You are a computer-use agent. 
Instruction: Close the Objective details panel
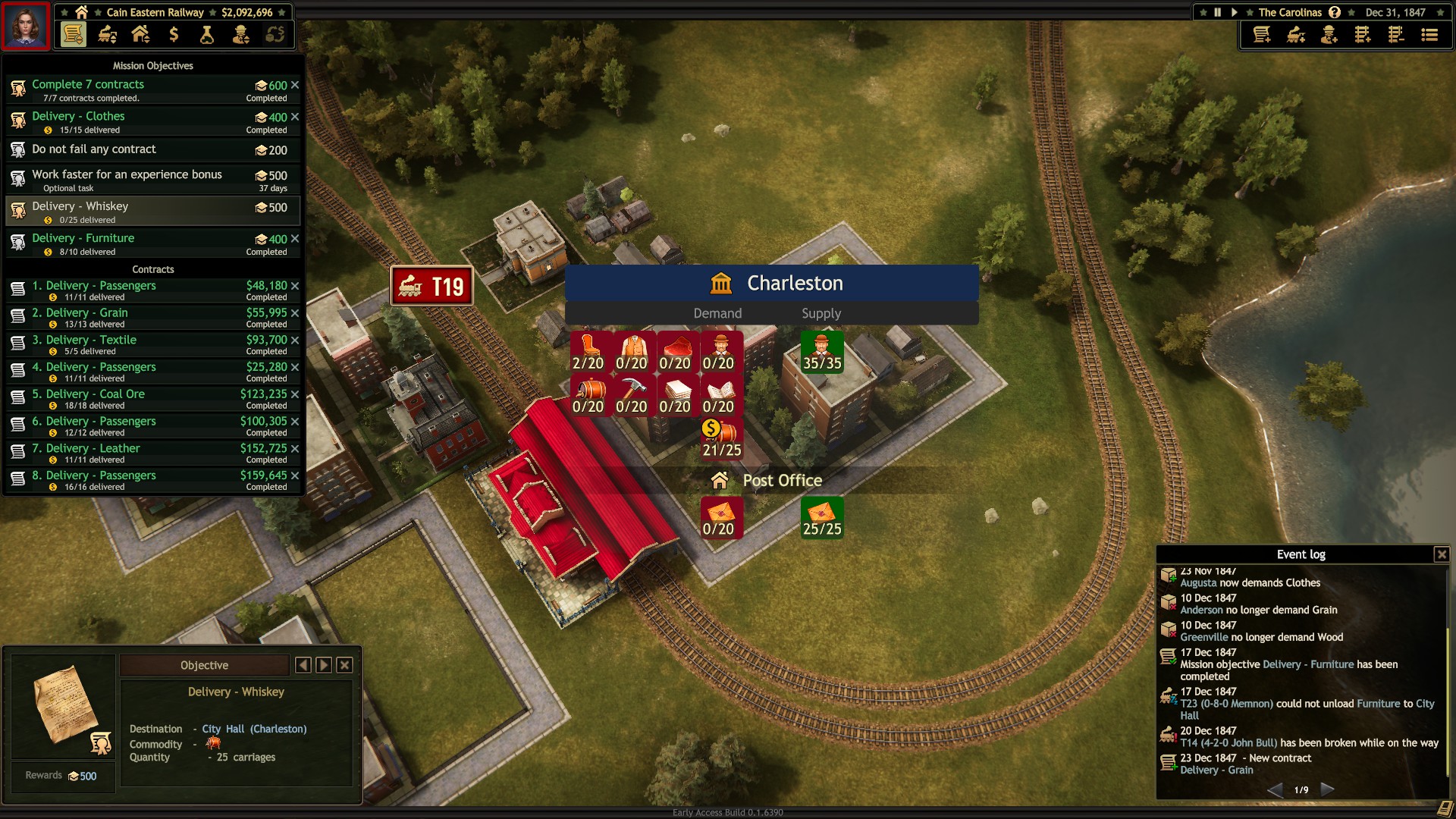(344, 665)
